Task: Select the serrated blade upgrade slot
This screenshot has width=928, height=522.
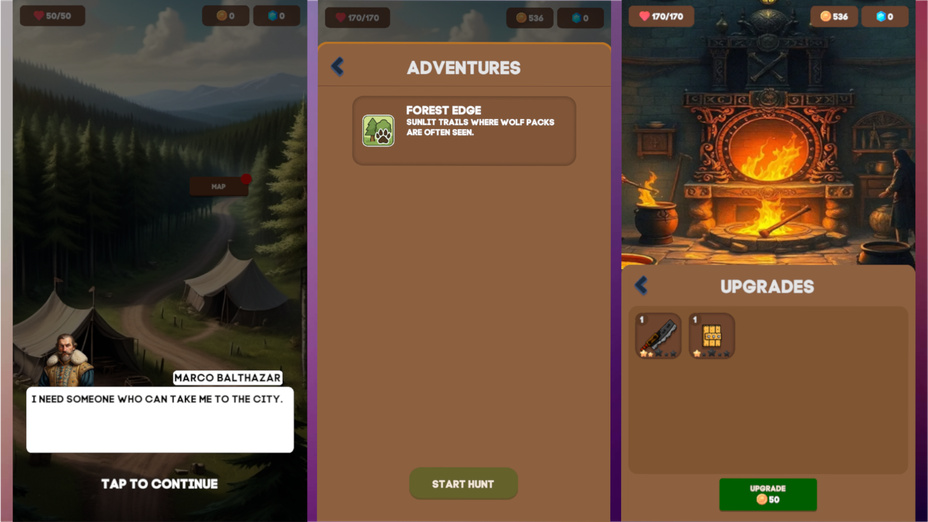Action: pos(659,336)
